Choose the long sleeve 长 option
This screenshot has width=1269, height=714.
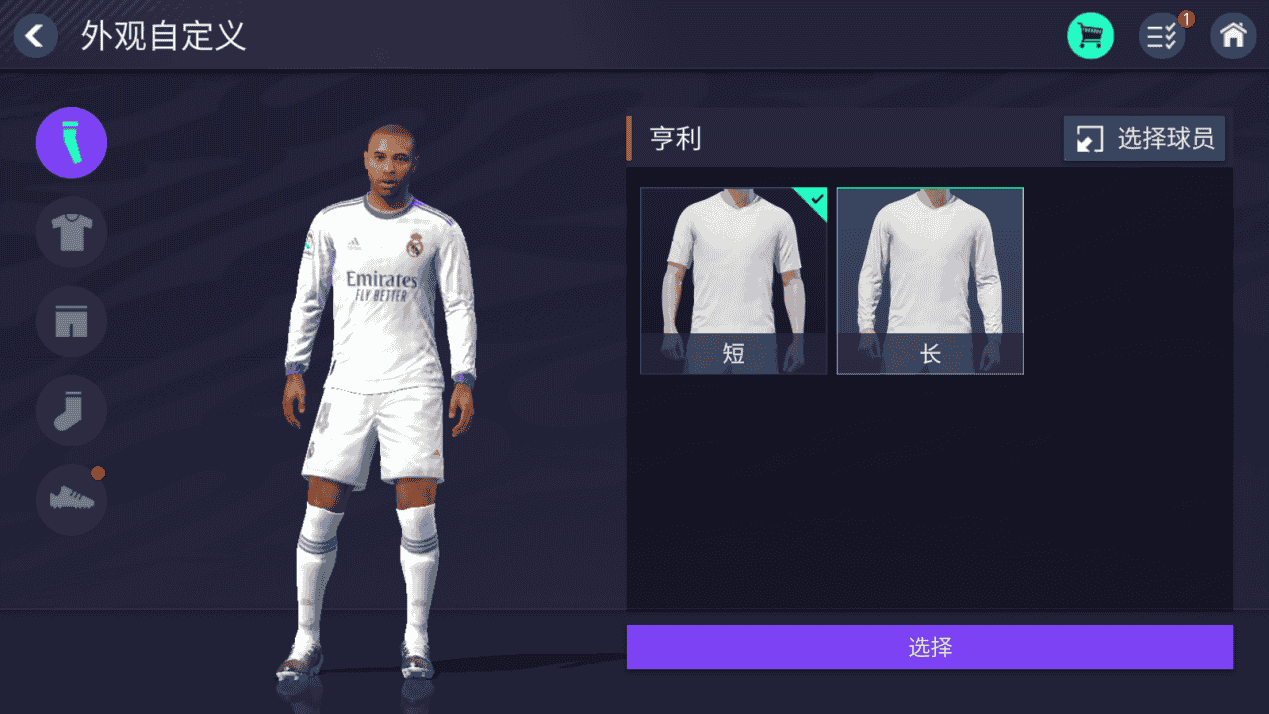click(930, 281)
